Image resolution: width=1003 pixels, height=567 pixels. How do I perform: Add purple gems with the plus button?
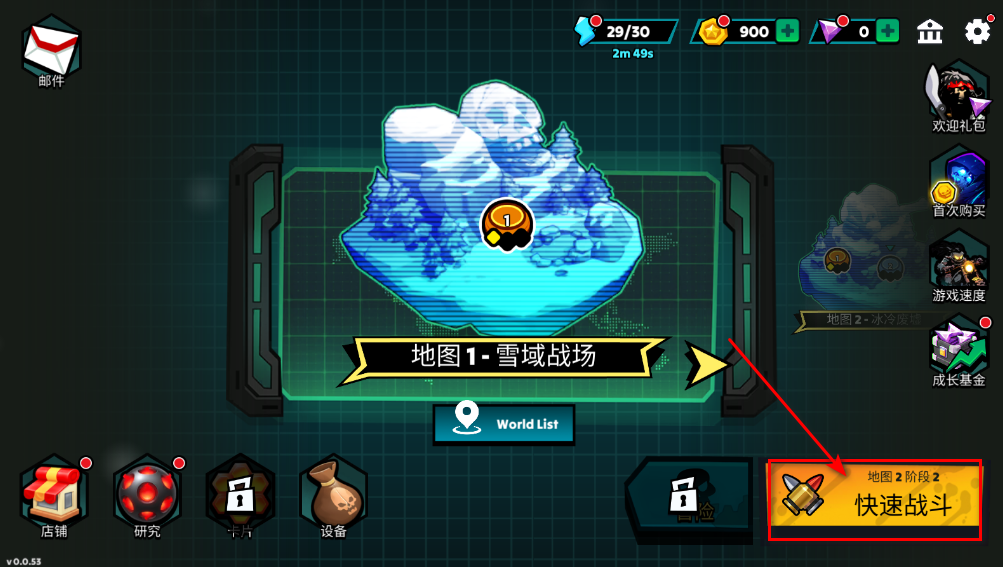pyautogui.click(x=887, y=31)
